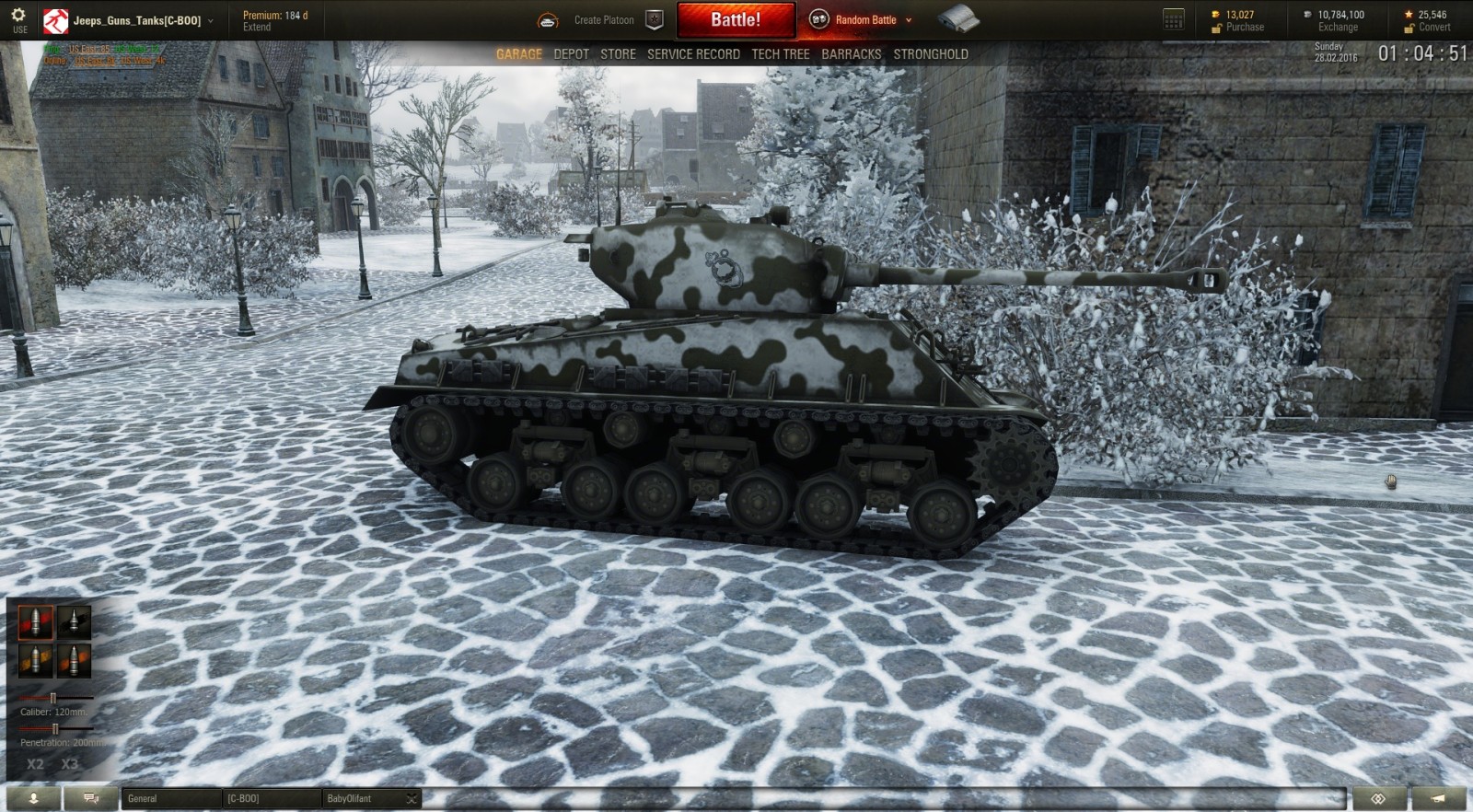Viewport: 1473px width, 812px height.
Task: Open the BARRACKS screen
Action: pos(852,53)
